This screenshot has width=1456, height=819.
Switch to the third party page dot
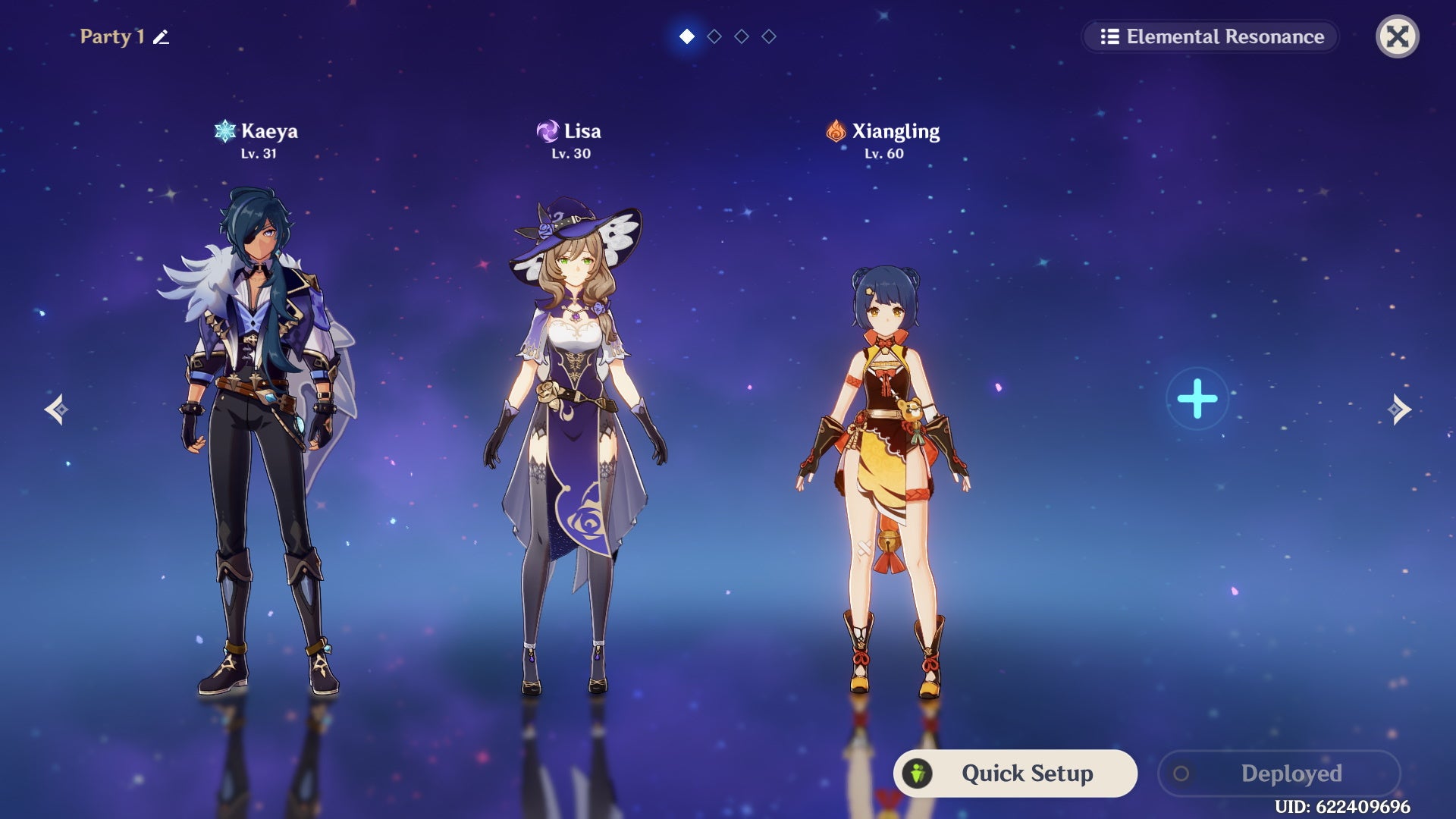(742, 36)
